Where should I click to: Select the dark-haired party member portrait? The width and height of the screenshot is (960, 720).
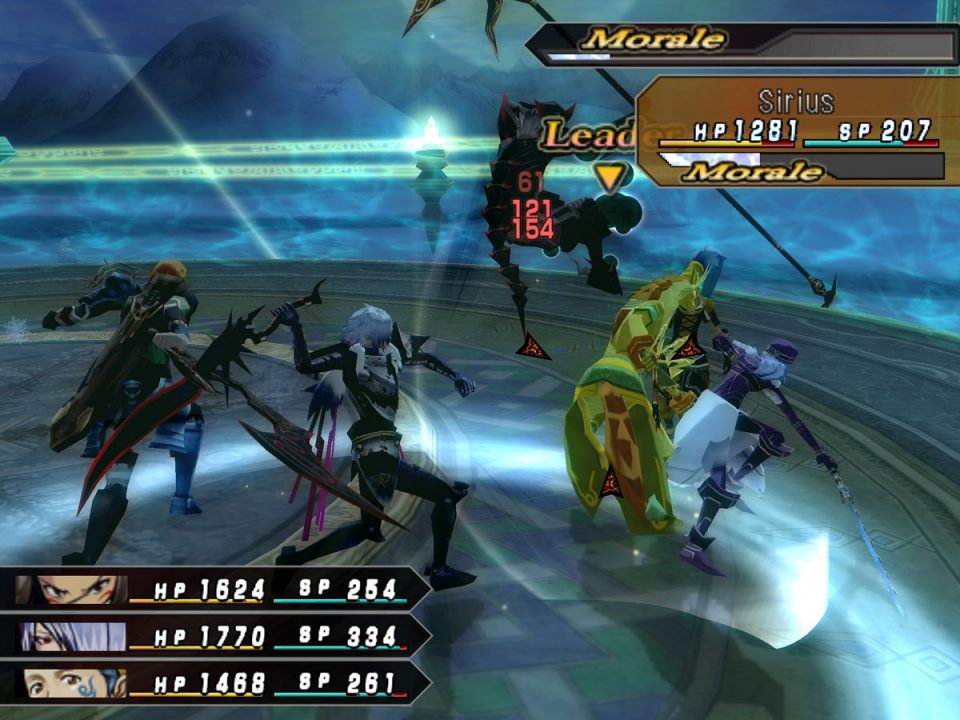[72, 590]
